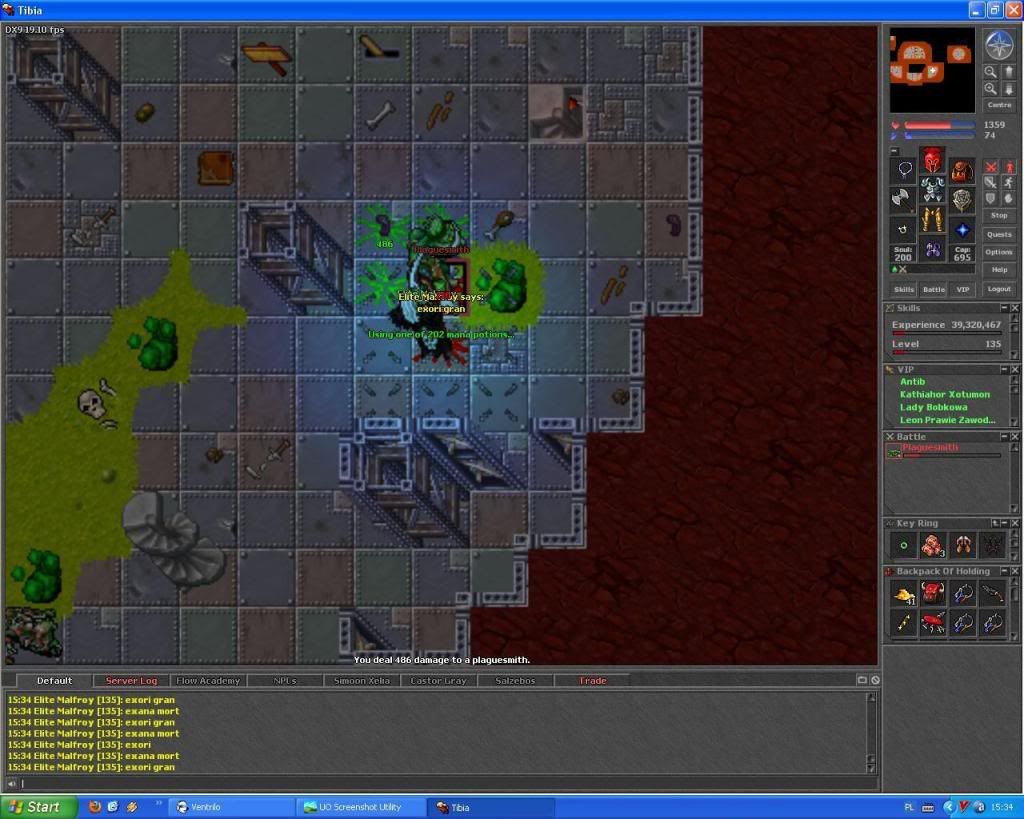This screenshot has height=819, width=1024.
Task: Click the Logout button
Action: [x=999, y=289]
